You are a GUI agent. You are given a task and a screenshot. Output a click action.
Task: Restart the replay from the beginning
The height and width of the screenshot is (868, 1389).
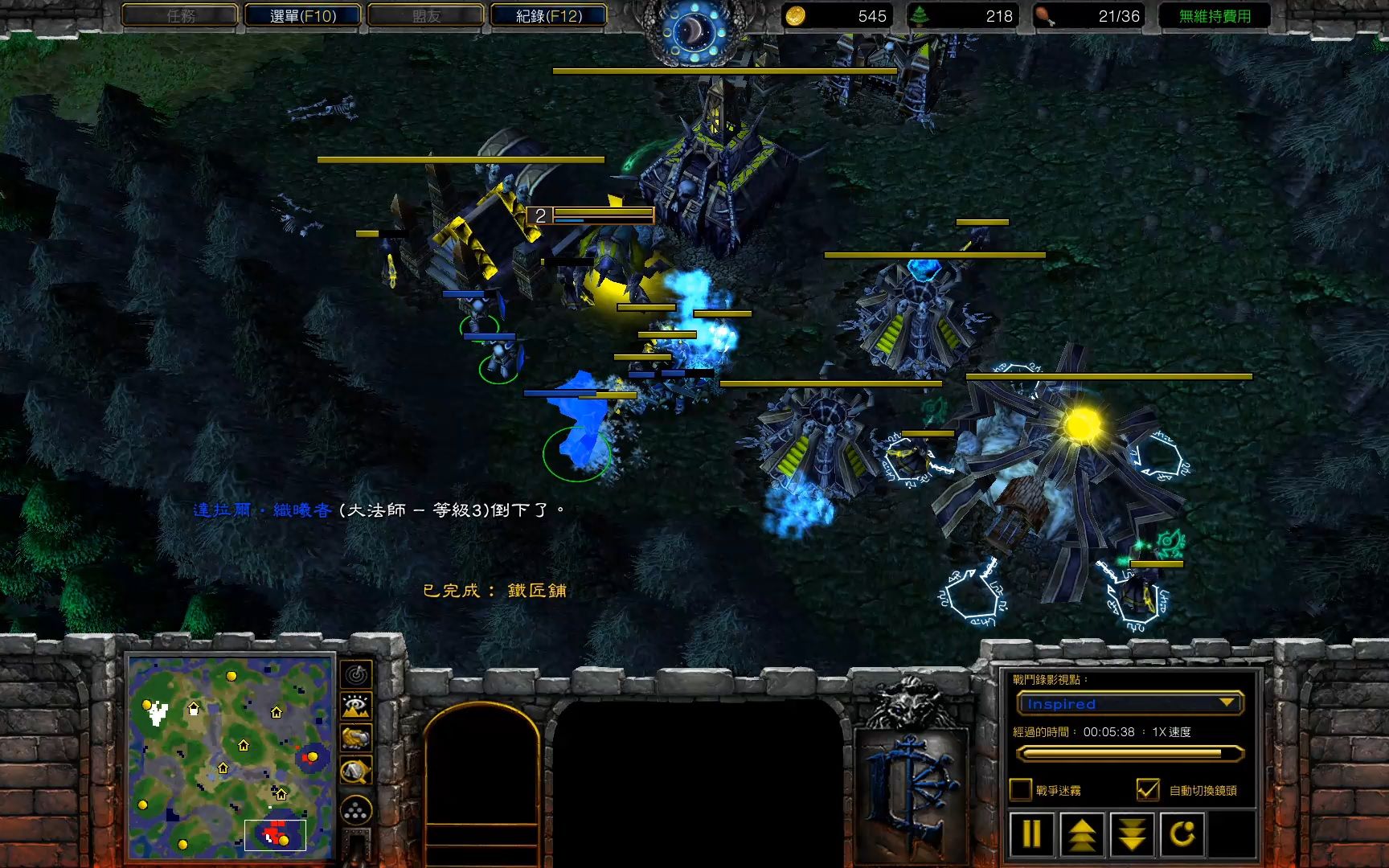tap(1182, 834)
